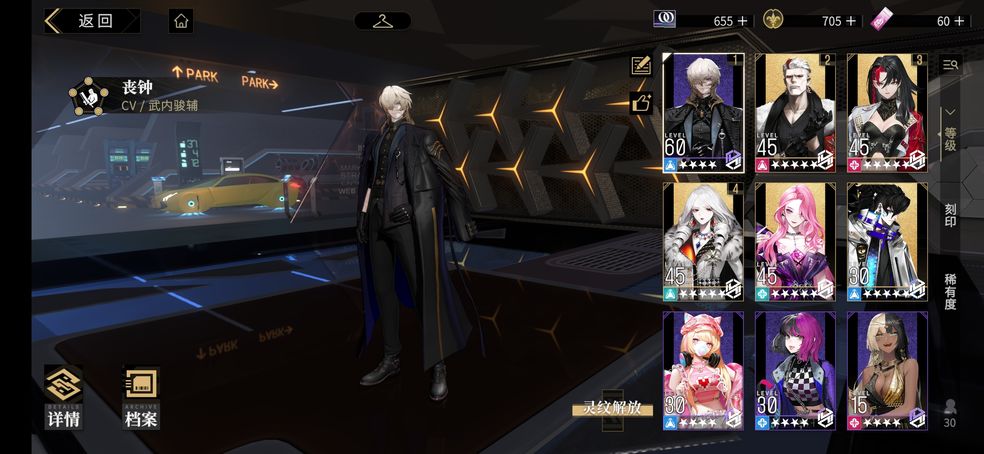Open the list search filter icon
Screen dimensions: 984x454
pos(950,65)
